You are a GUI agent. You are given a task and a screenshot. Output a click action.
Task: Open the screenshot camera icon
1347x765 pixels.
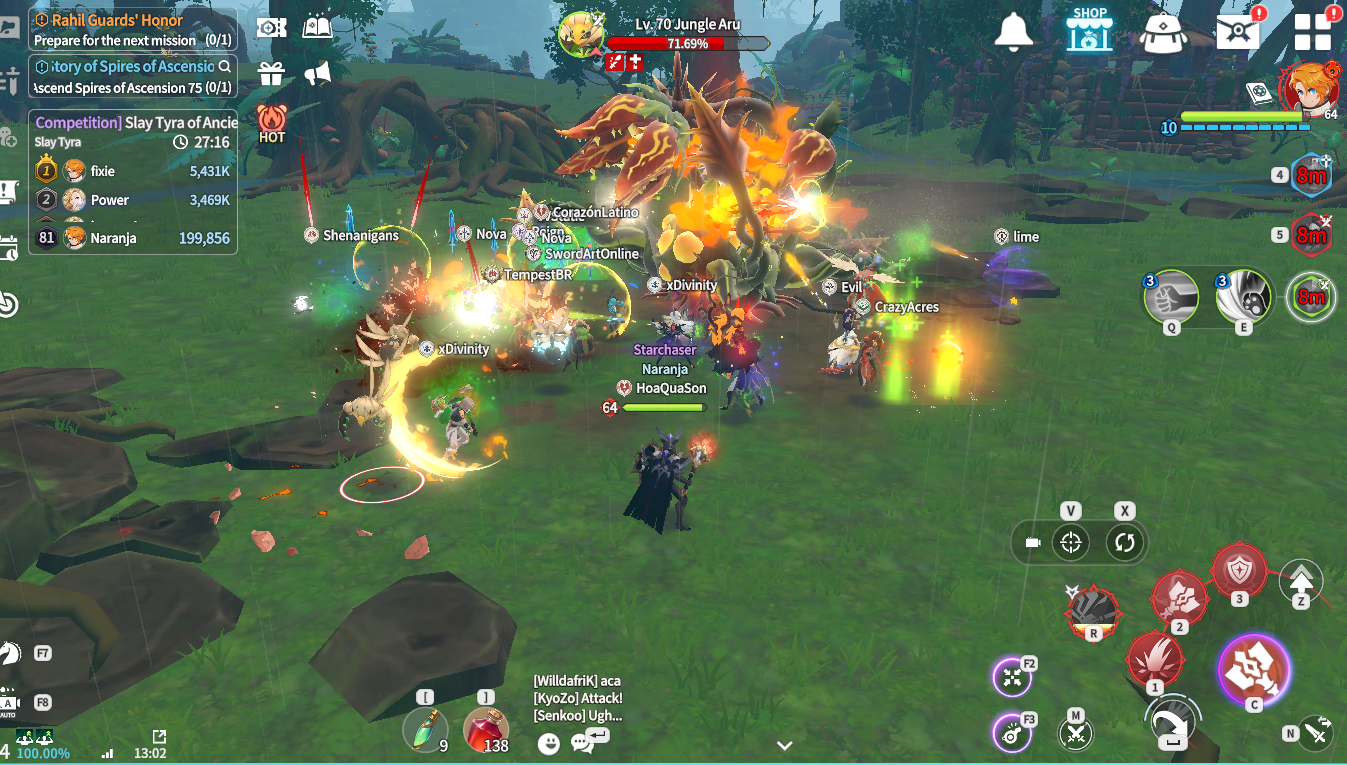tap(271, 27)
